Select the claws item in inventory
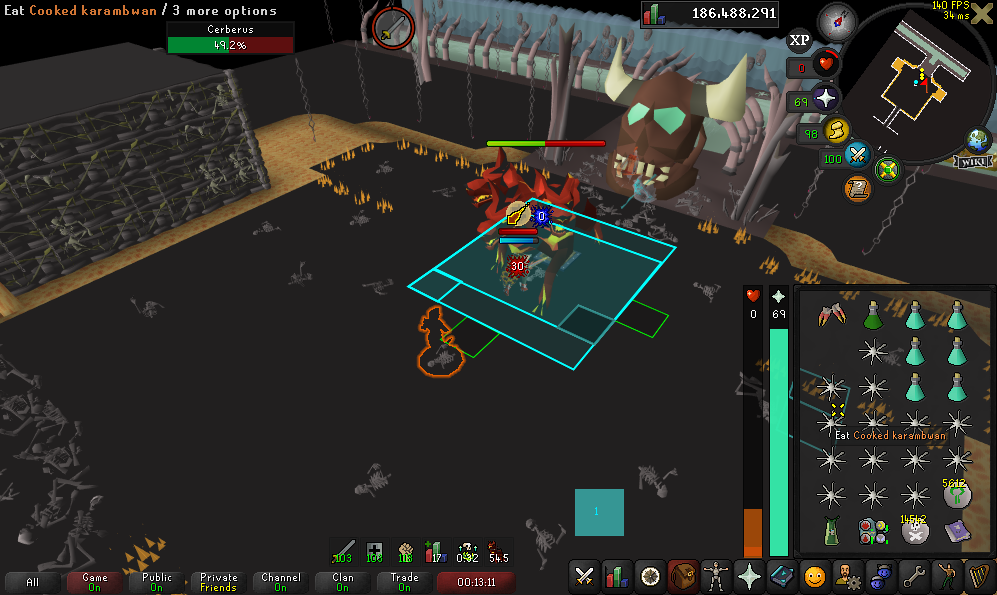The height and width of the screenshot is (595, 997). tap(831, 317)
